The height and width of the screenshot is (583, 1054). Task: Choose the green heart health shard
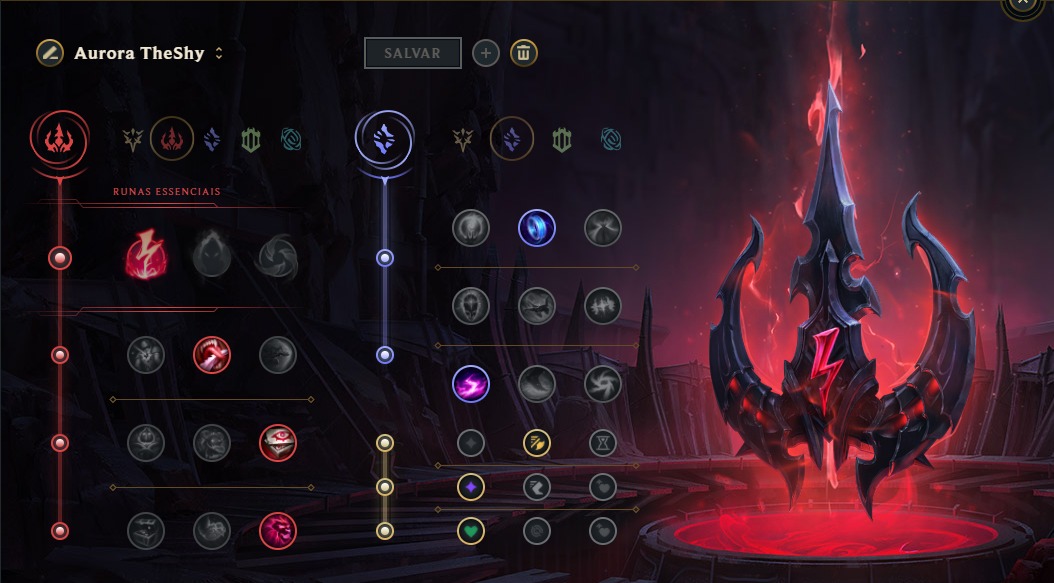pyautogui.click(x=470, y=530)
